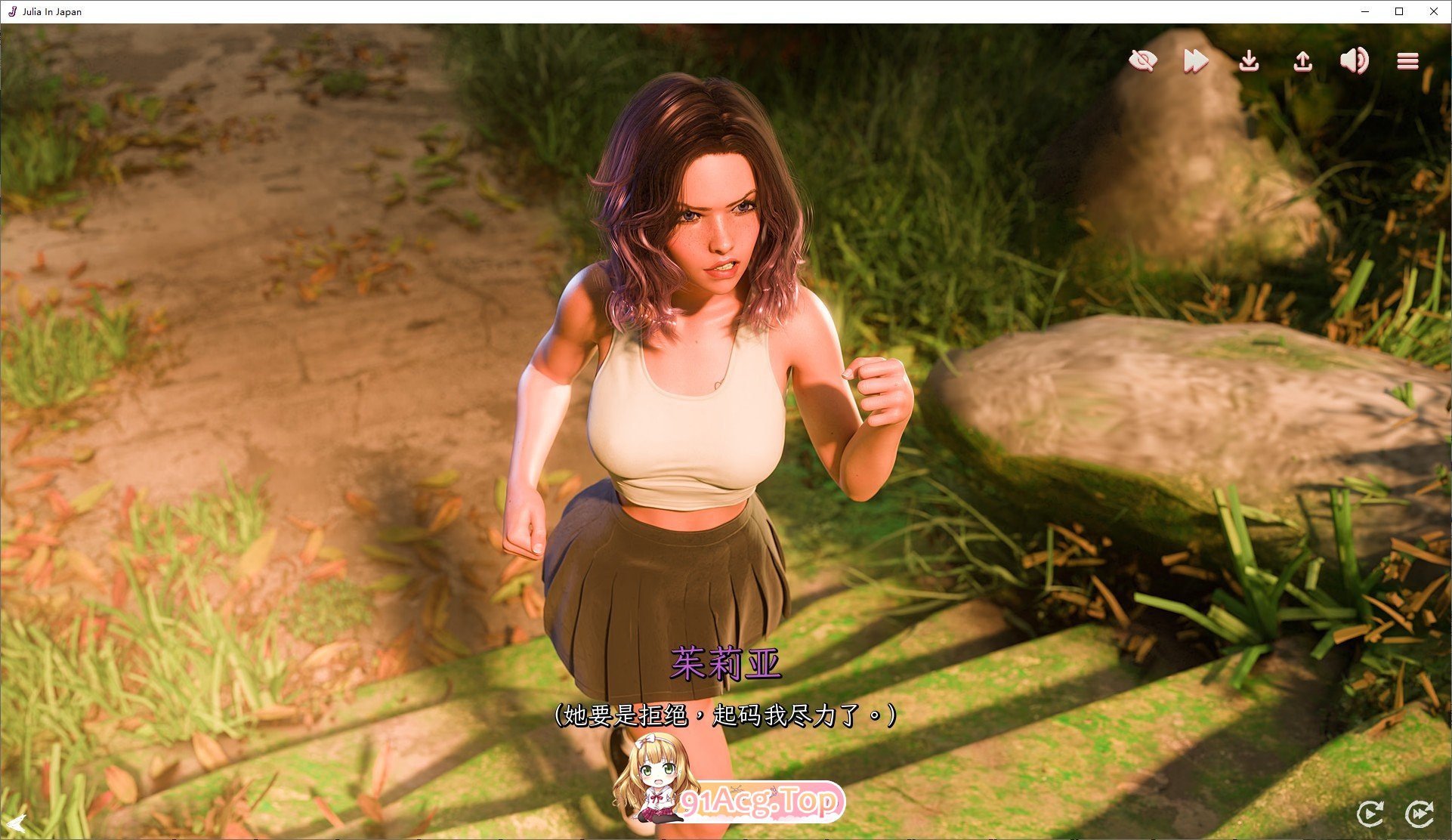Close the game window
This screenshot has width=1452, height=840.
tap(1433, 11)
